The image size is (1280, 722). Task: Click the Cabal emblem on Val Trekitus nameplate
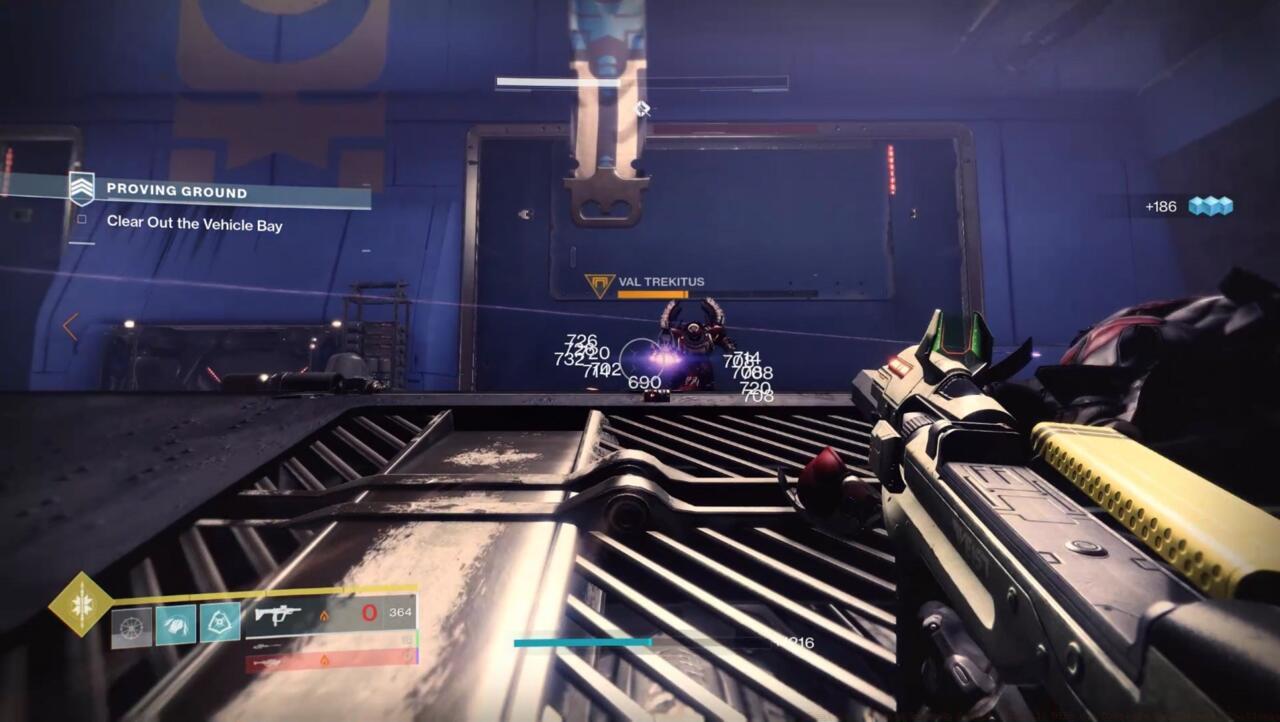point(600,283)
